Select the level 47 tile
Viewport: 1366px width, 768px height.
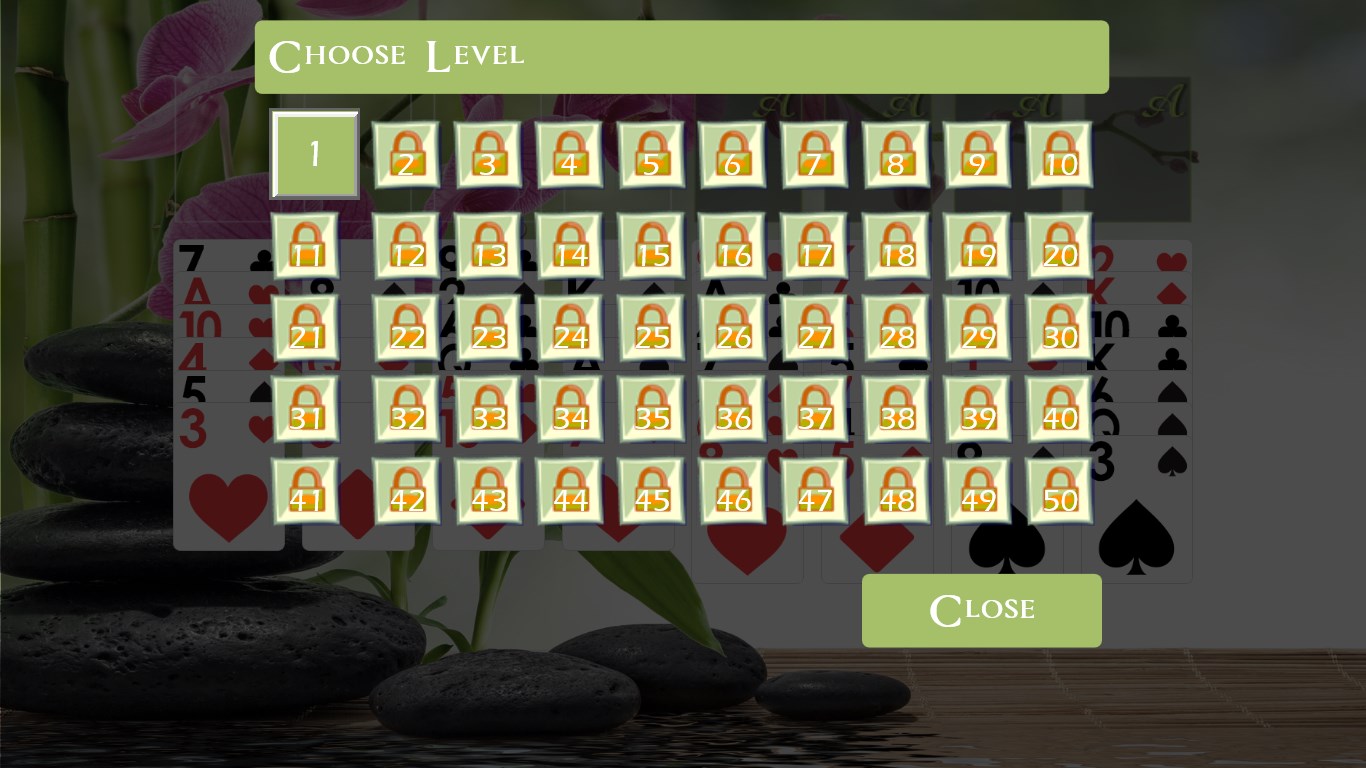pos(814,491)
